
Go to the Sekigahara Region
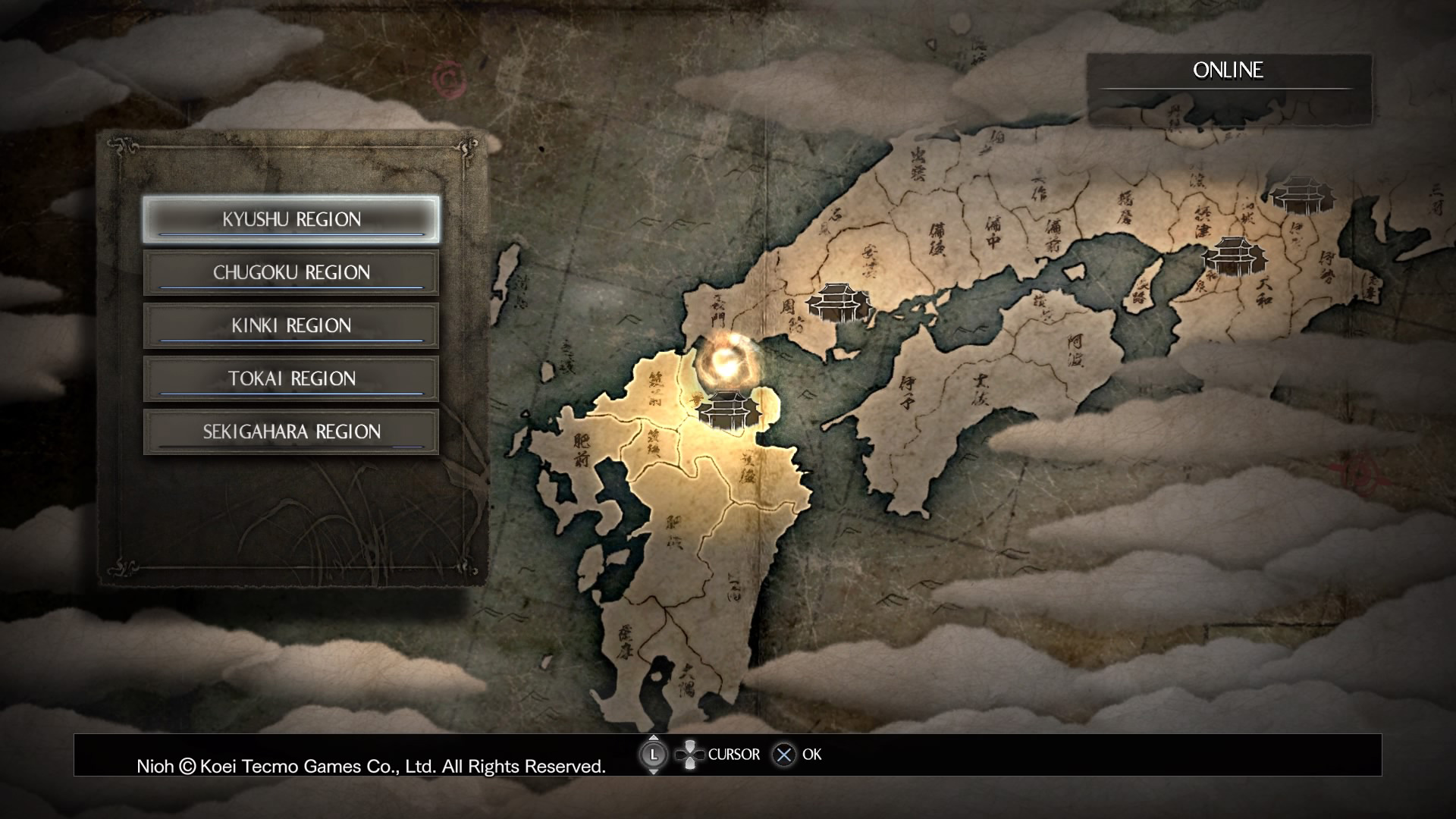(291, 432)
